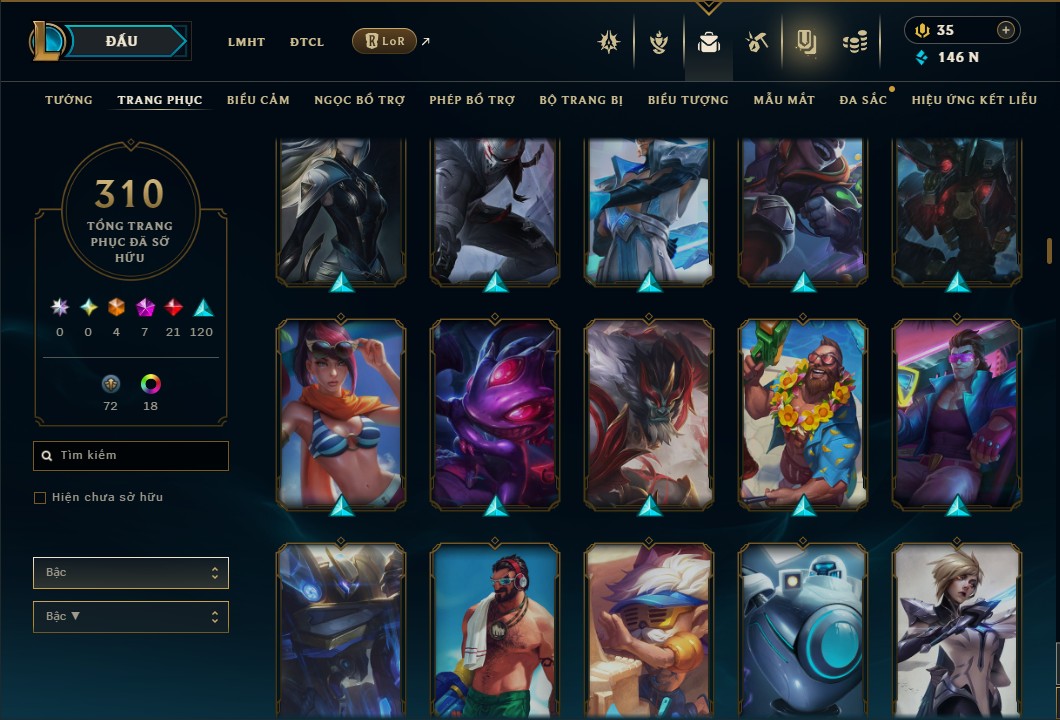Select the PHÉP BỔ TRỢ tab

coord(472,100)
